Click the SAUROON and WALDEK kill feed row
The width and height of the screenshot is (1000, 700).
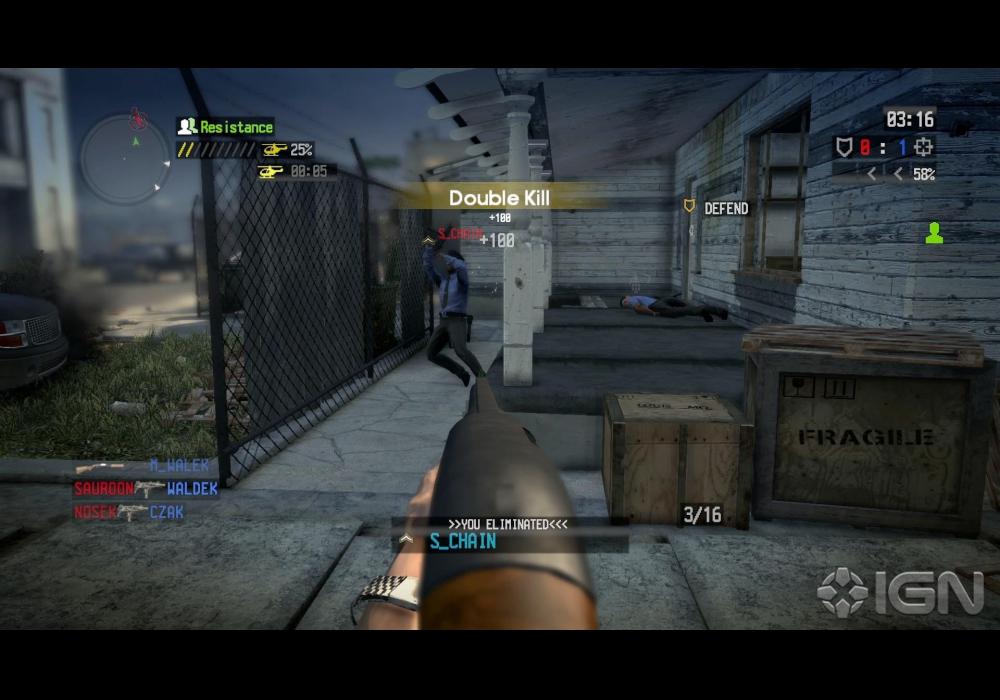tap(146, 489)
